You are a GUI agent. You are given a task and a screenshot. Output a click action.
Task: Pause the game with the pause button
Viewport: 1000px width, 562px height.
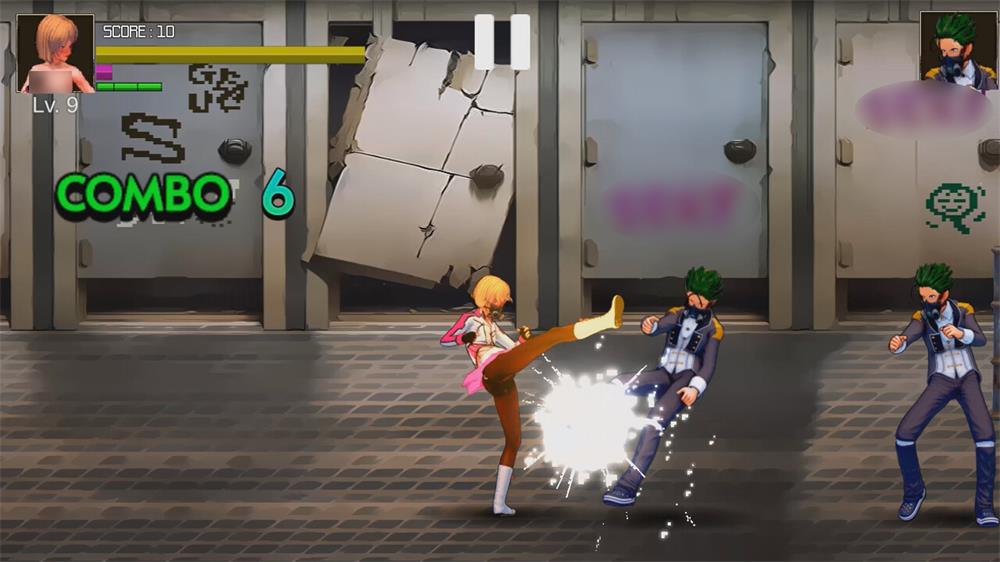tap(502, 42)
